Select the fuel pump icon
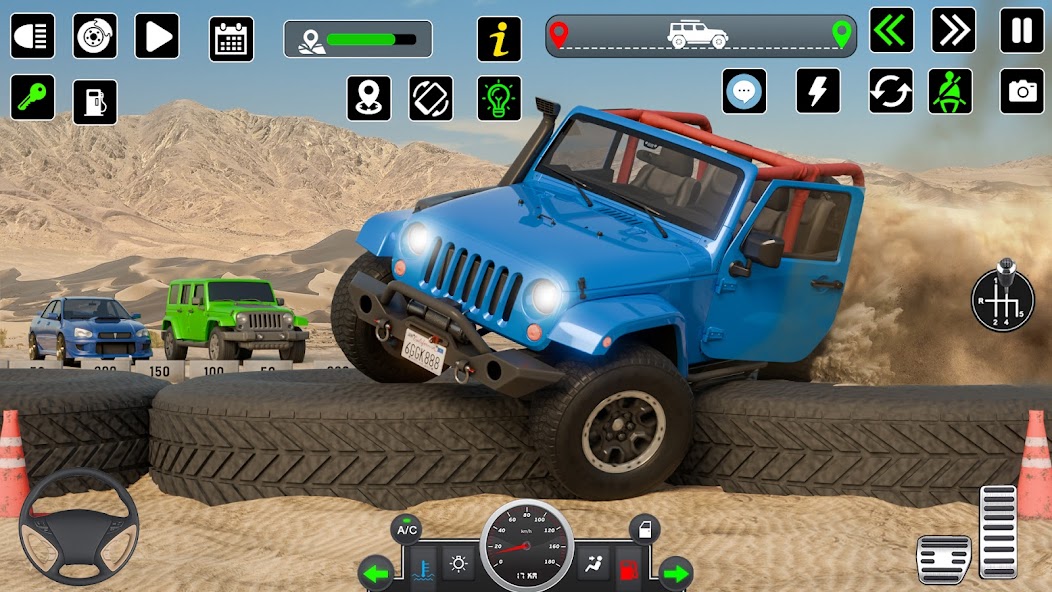 [95, 102]
